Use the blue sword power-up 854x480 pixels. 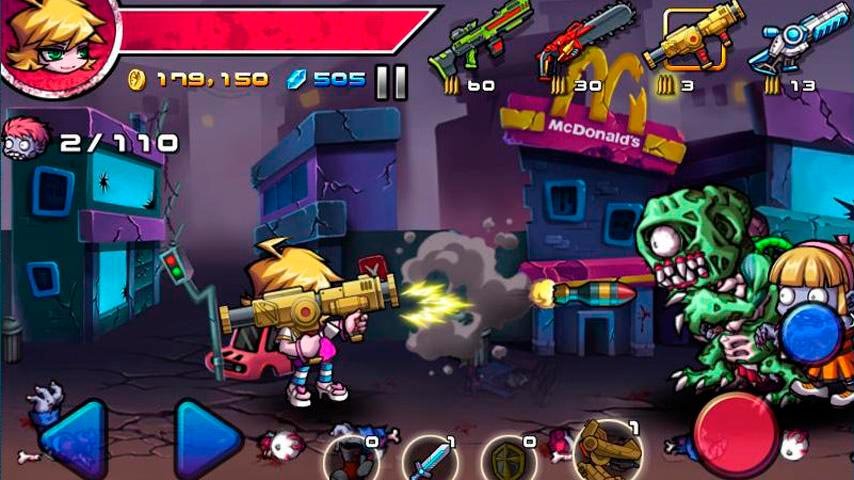430,462
